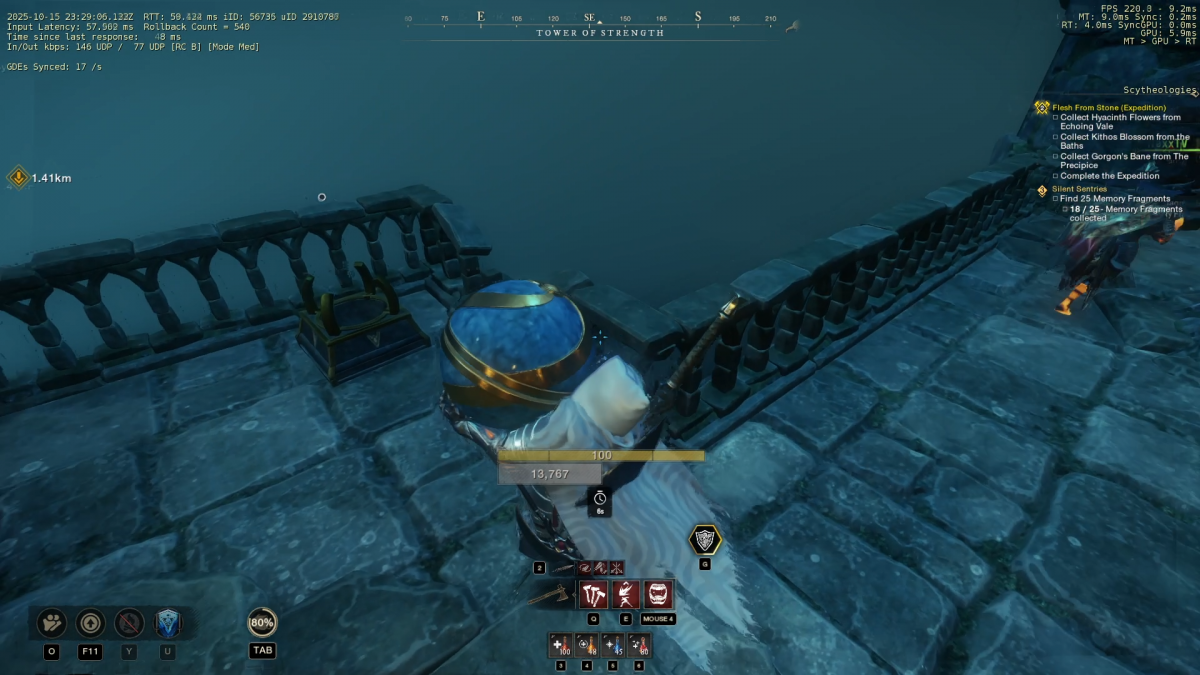This screenshot has width=1200, height=675.
Task: Open the blue faction shield icon
Action: click(x=167, y=623)
